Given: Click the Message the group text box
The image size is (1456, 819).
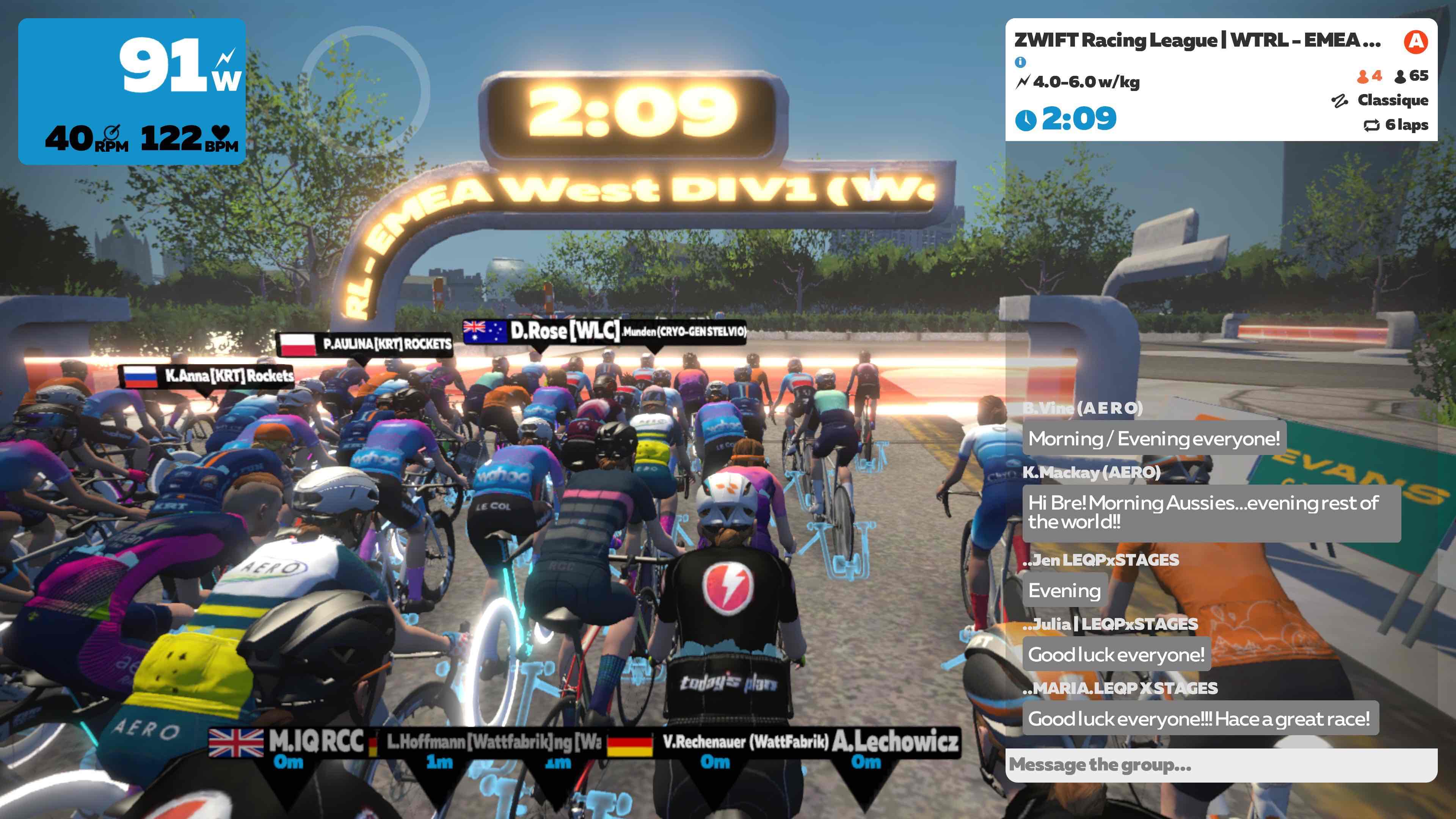Looking at the screenshot, I should (x=1221, y=765).
